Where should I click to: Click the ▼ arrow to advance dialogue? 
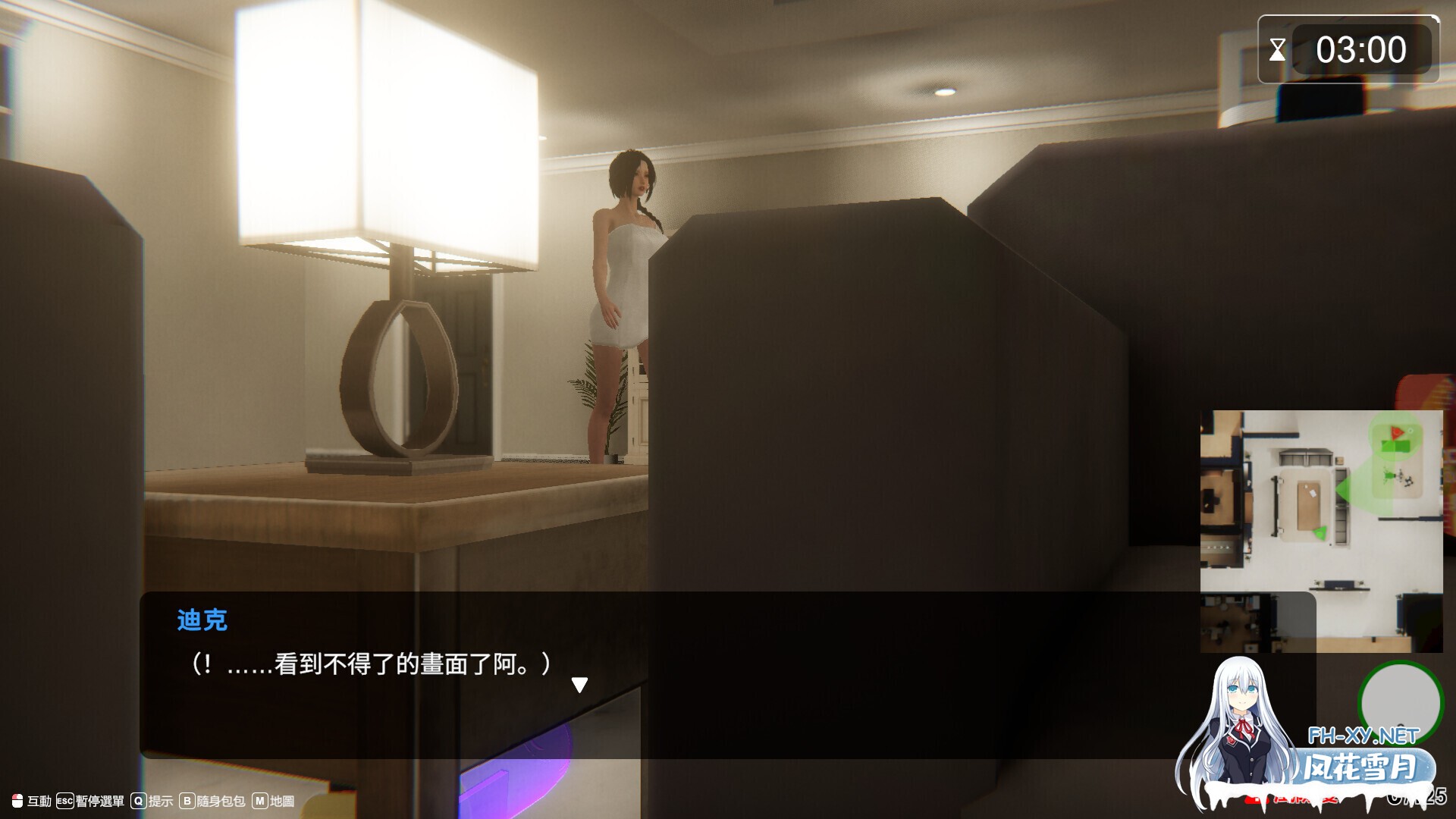click(581, 683)
